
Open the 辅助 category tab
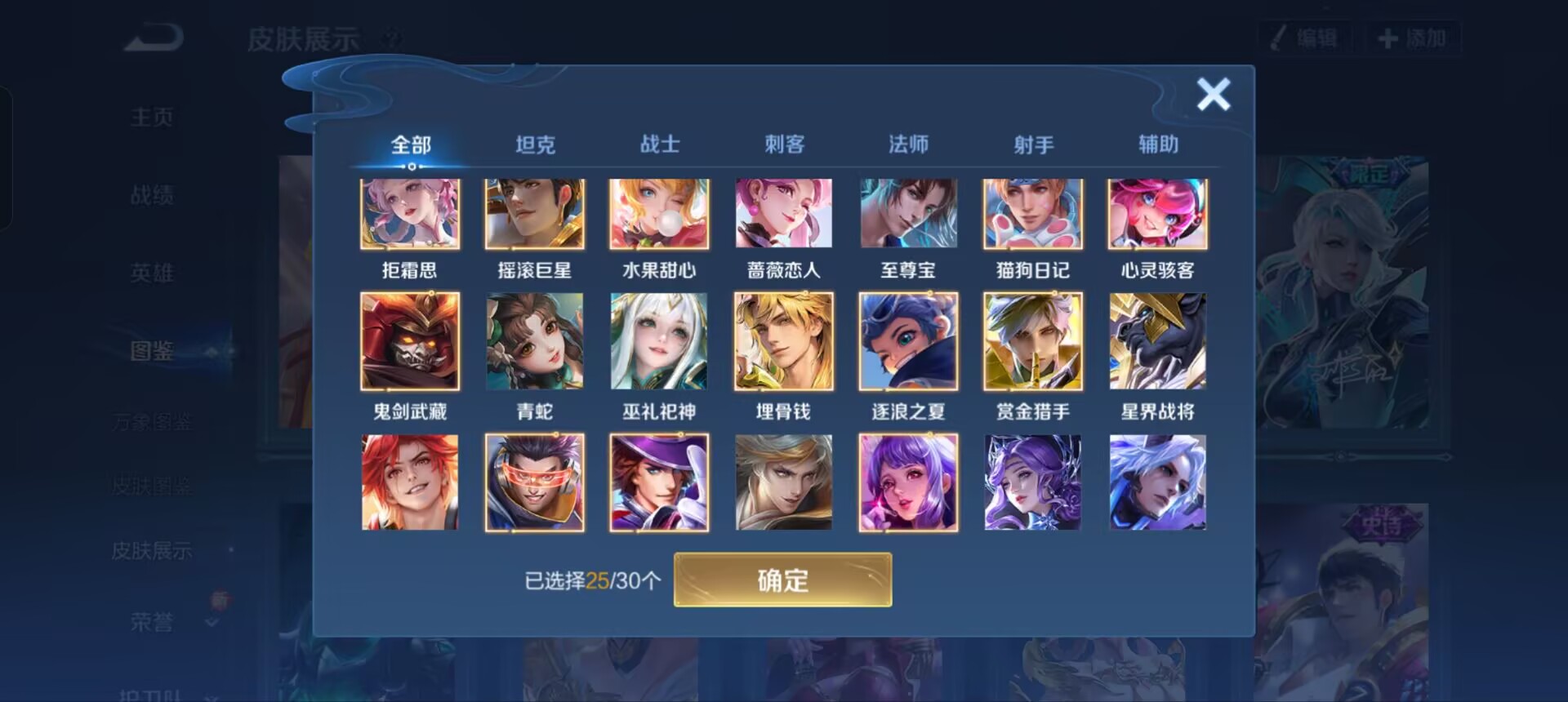[1157, 144]
